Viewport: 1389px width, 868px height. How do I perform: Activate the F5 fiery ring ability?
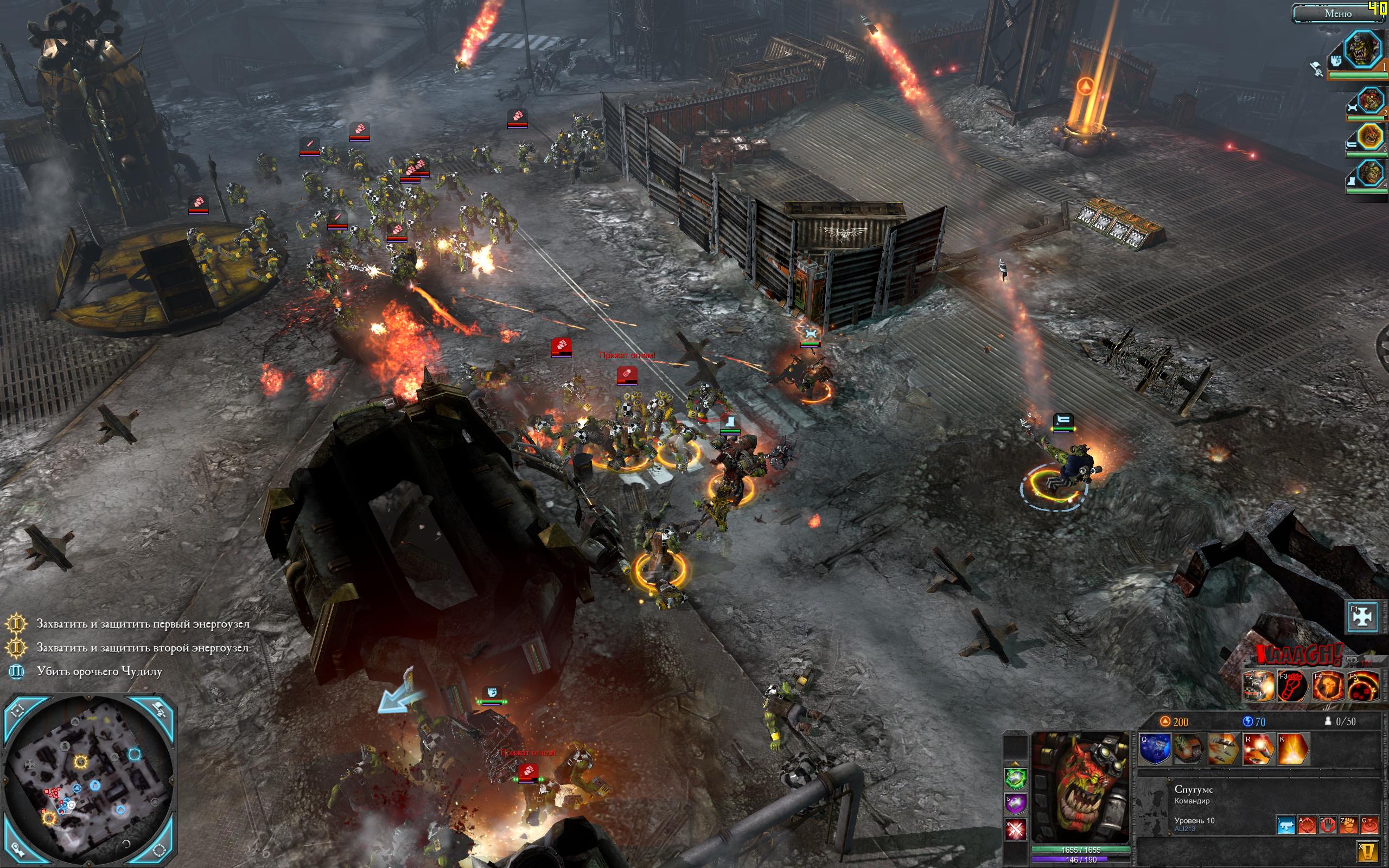click(x=1362, y=687)
